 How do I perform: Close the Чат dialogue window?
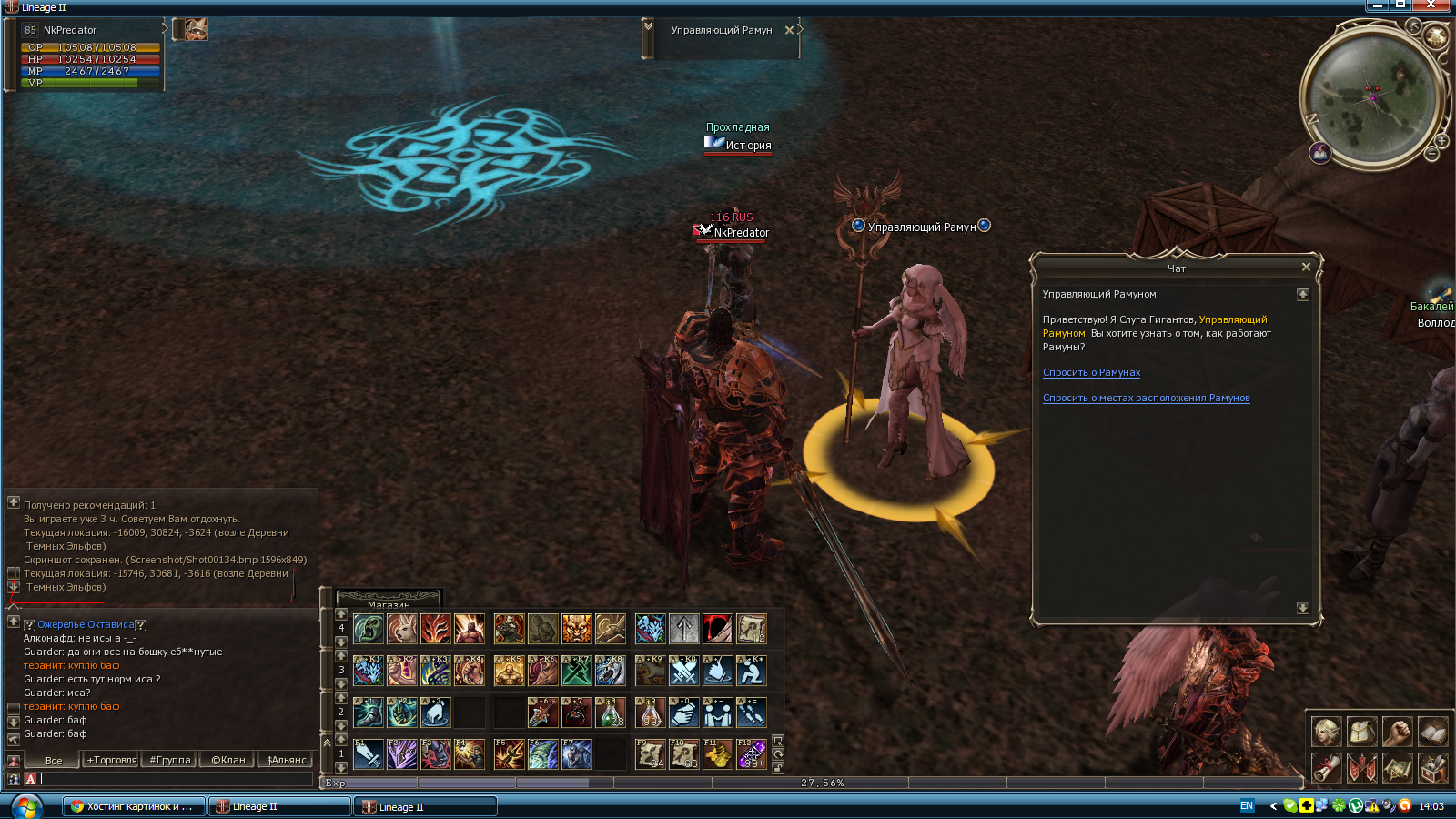click(x=1306, y=267)
